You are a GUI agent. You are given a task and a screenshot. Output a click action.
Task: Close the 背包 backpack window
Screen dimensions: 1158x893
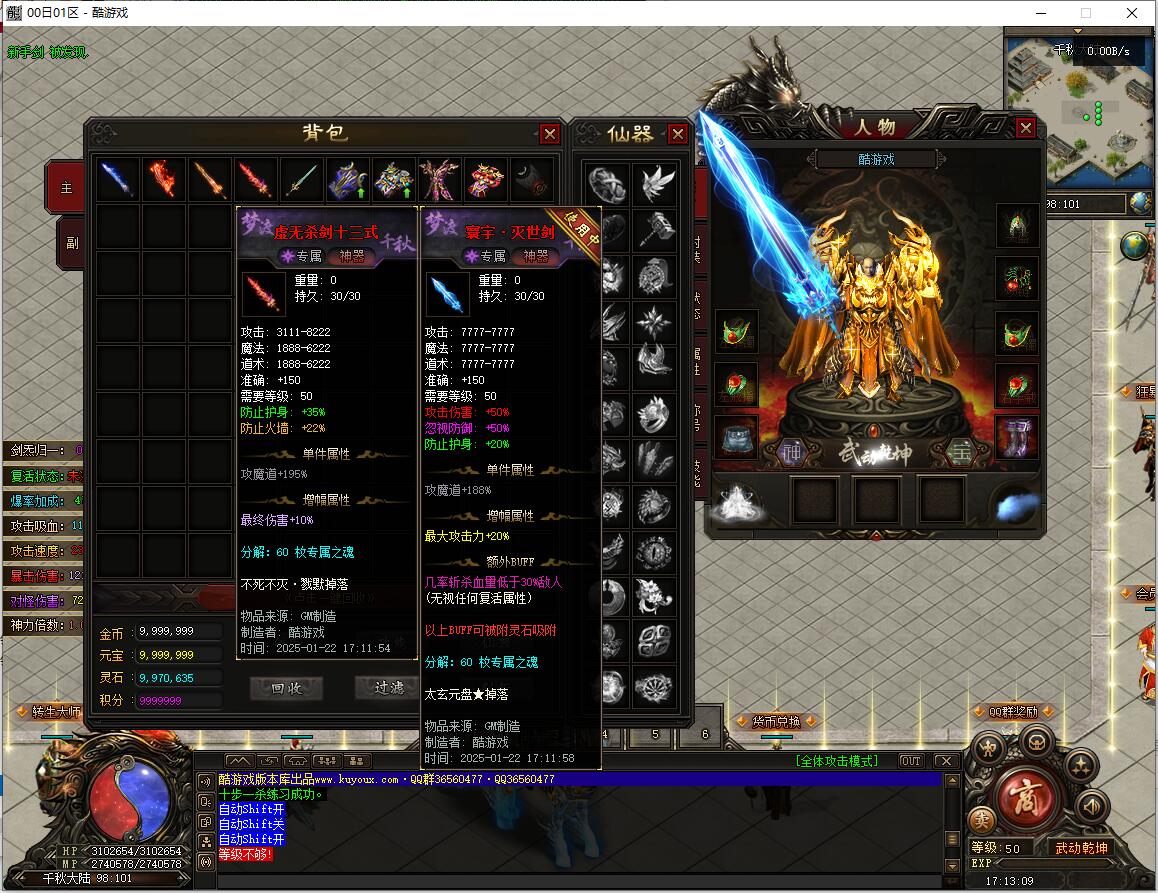coord(549,134)
